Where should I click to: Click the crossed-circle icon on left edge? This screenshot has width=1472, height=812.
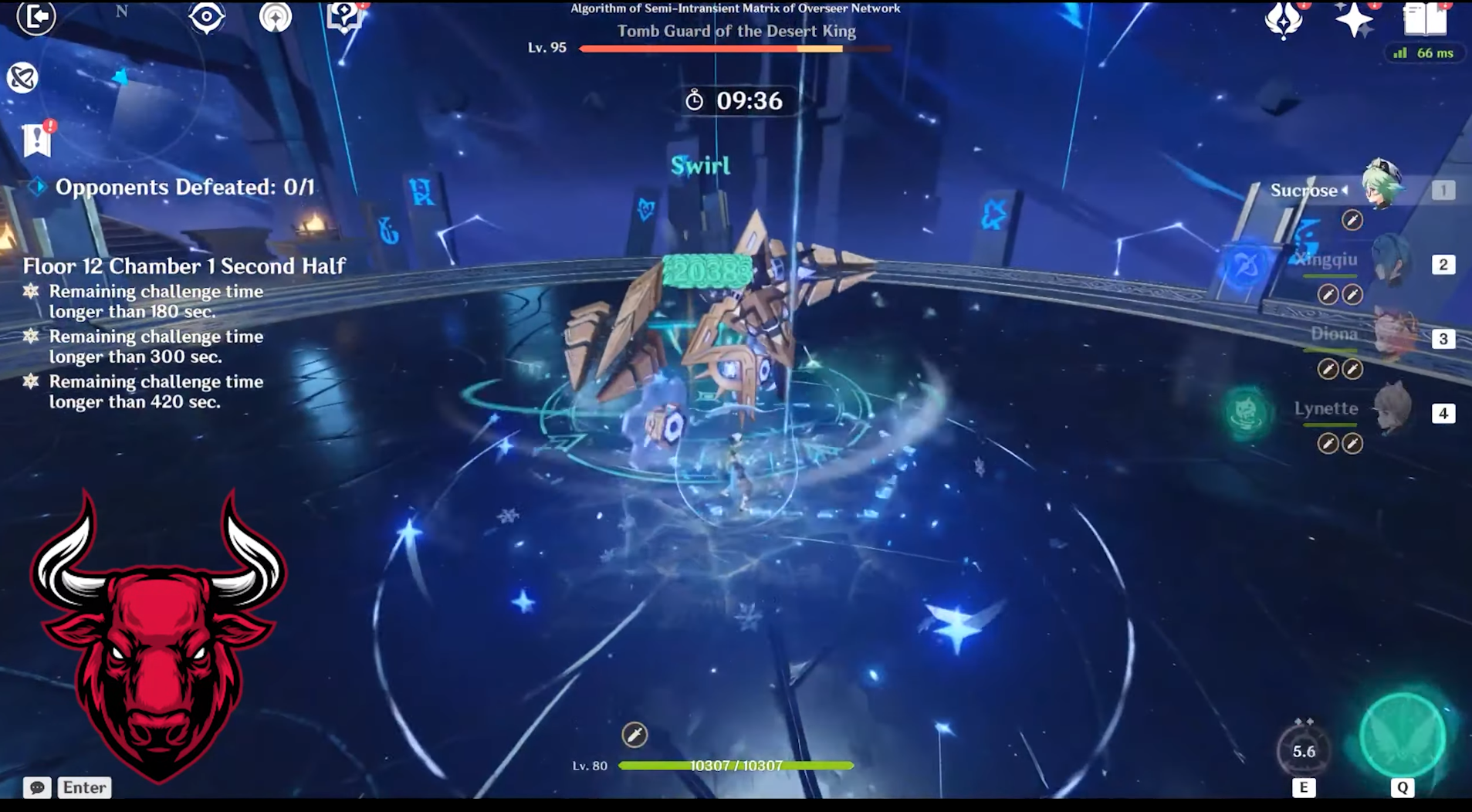22,77
